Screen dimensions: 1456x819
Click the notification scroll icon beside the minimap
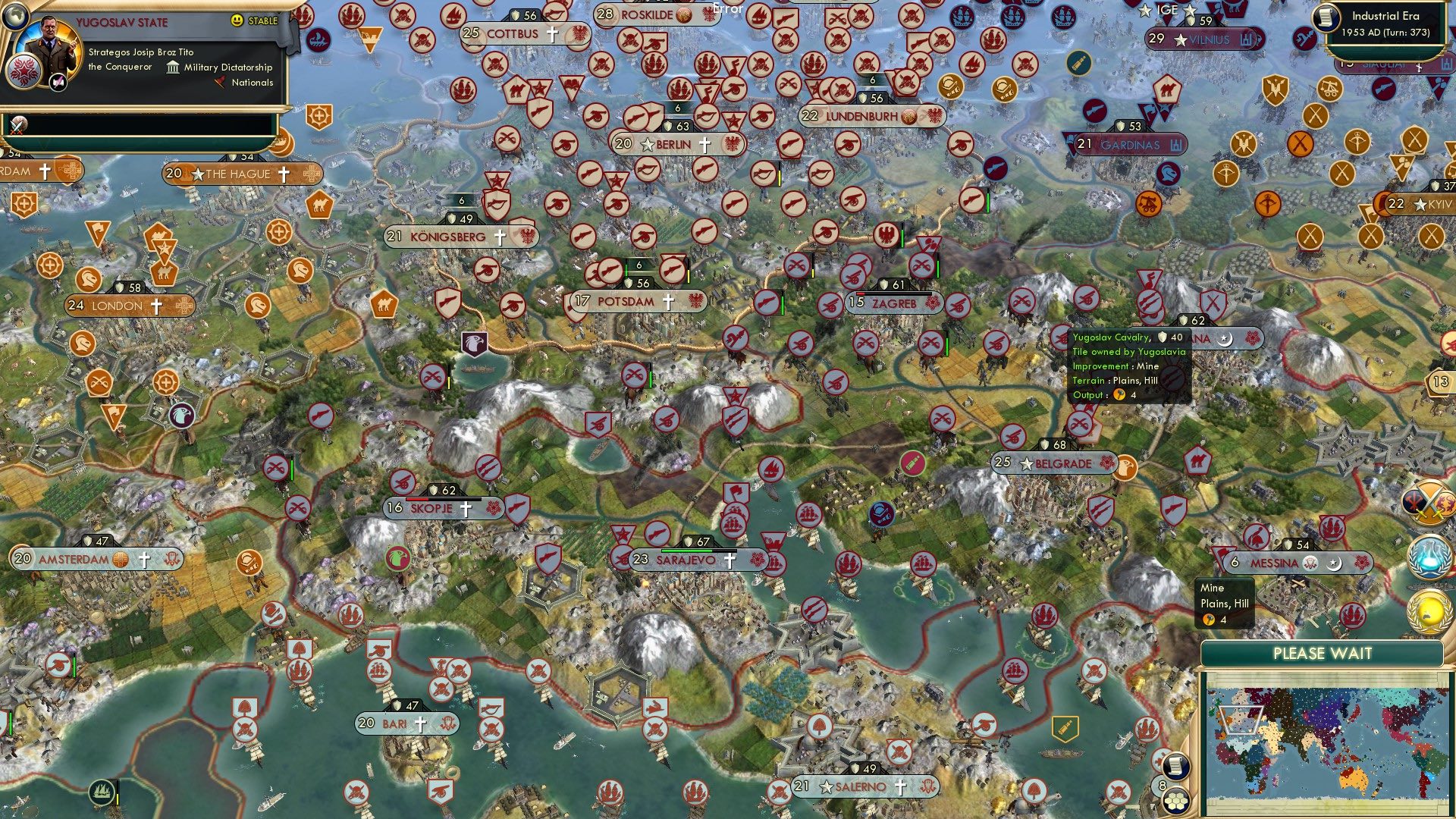[1175, 767]
